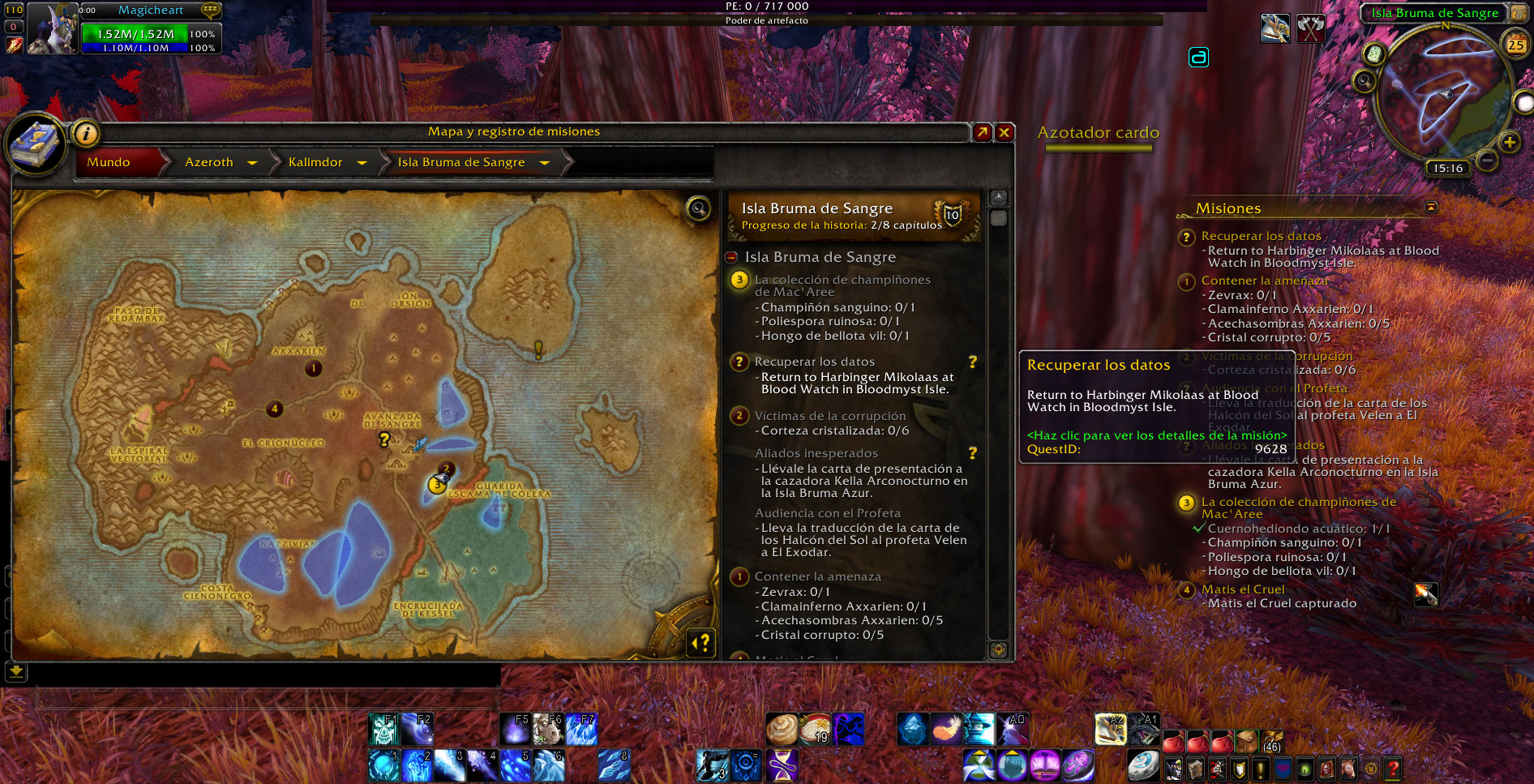This screenshot has width=1534, height=784.
Task: Open the Mundo map breadcrumb
Action: pyautogui.click(x=109, y=162)
